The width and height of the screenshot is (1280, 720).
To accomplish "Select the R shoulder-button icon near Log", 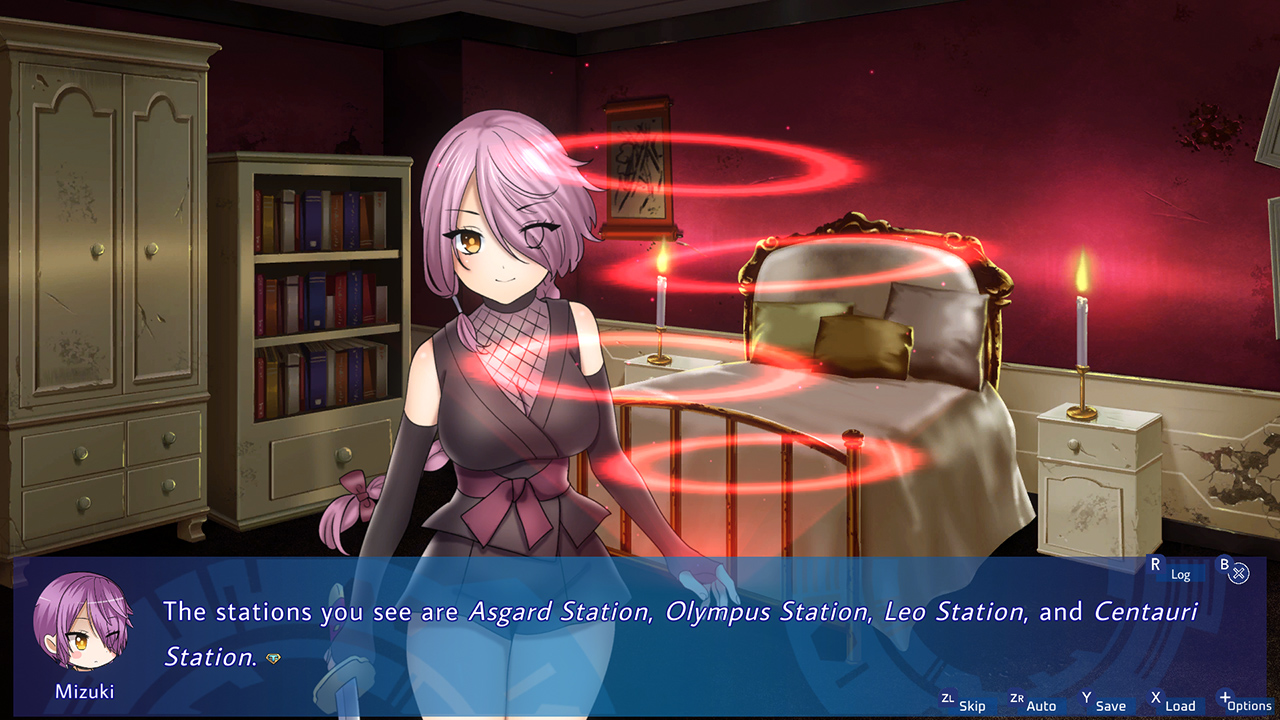I will (1155, 564).
